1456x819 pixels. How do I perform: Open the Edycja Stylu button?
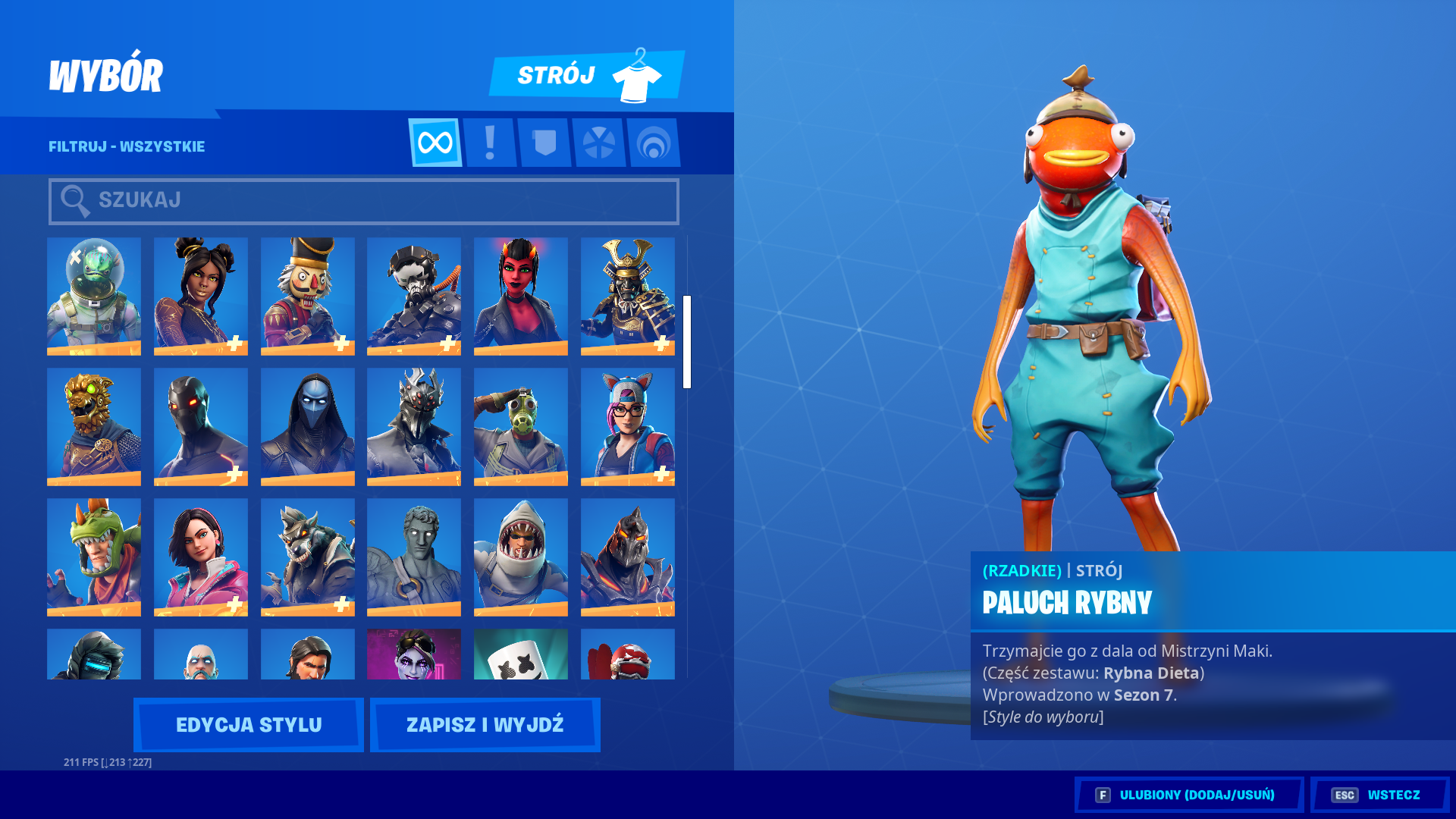click(249, 725)
